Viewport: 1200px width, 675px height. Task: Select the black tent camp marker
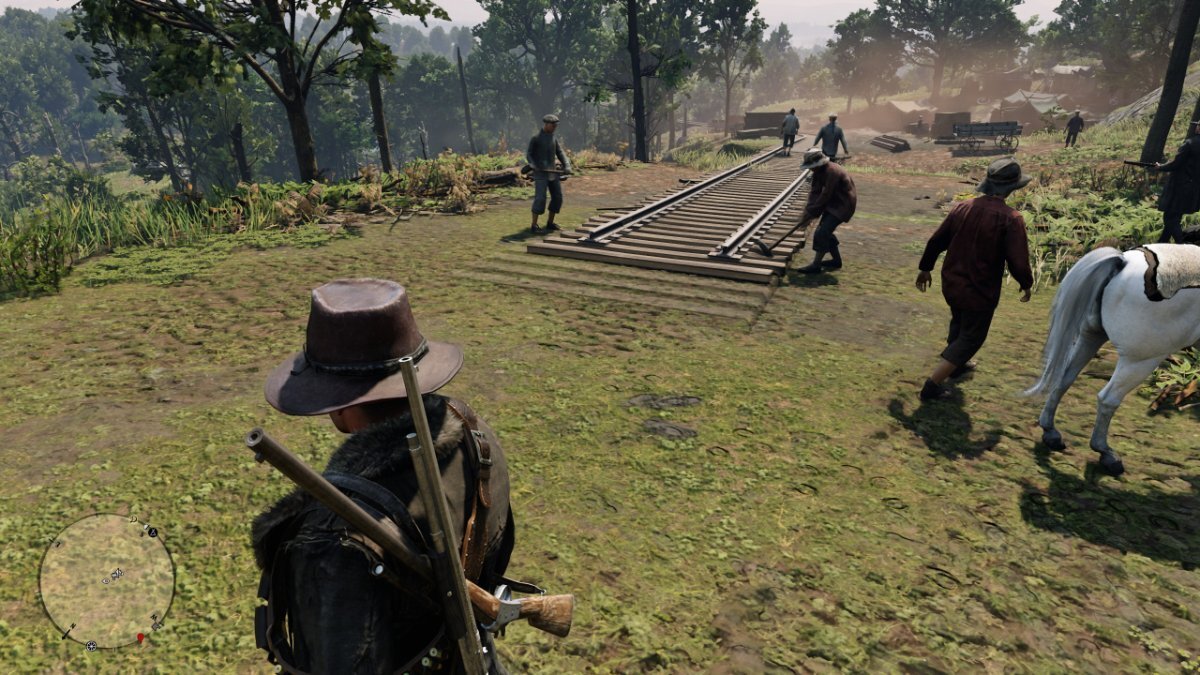click(152, 531)
